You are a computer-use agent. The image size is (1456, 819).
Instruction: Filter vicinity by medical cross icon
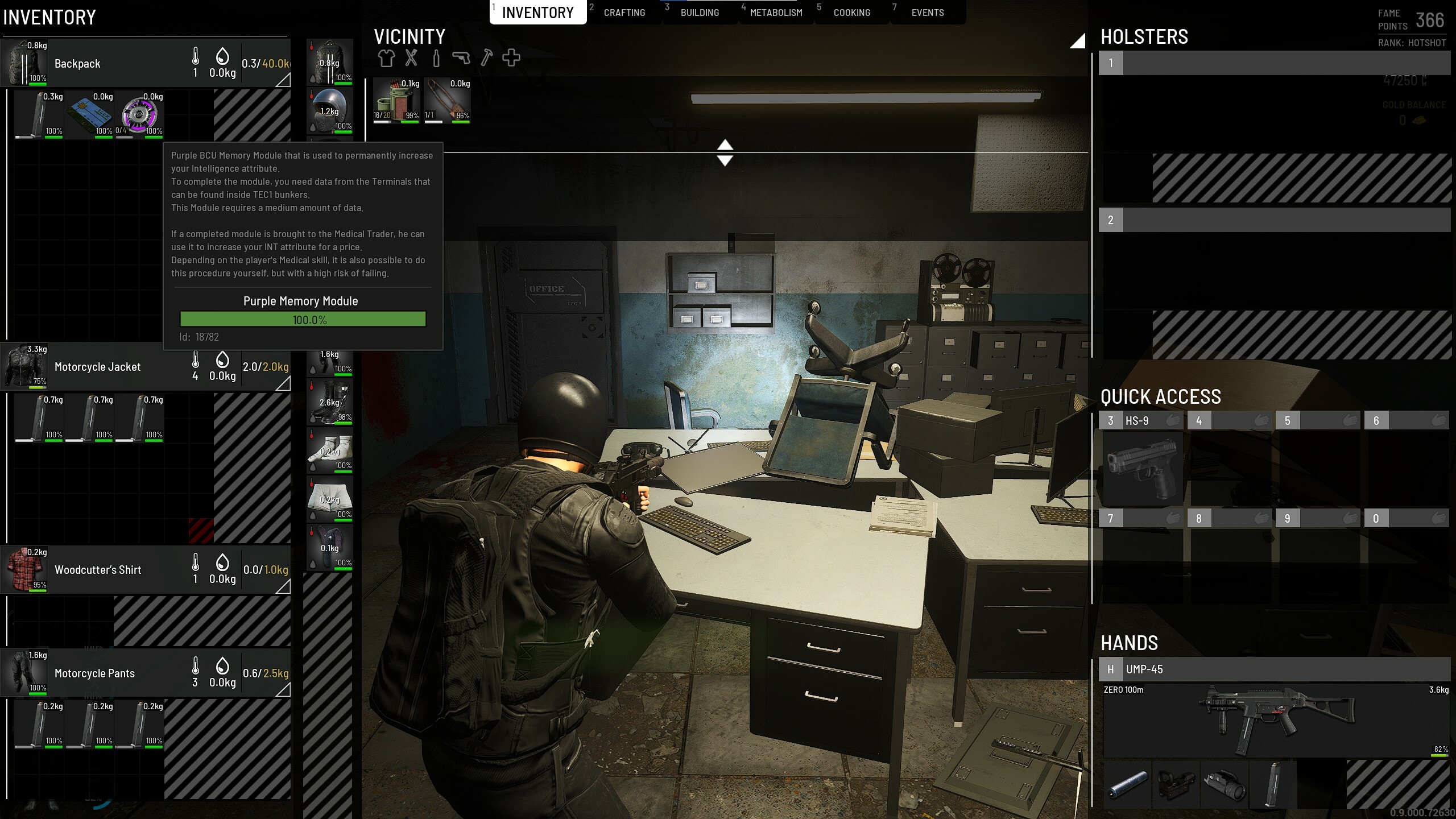[511, 58]
